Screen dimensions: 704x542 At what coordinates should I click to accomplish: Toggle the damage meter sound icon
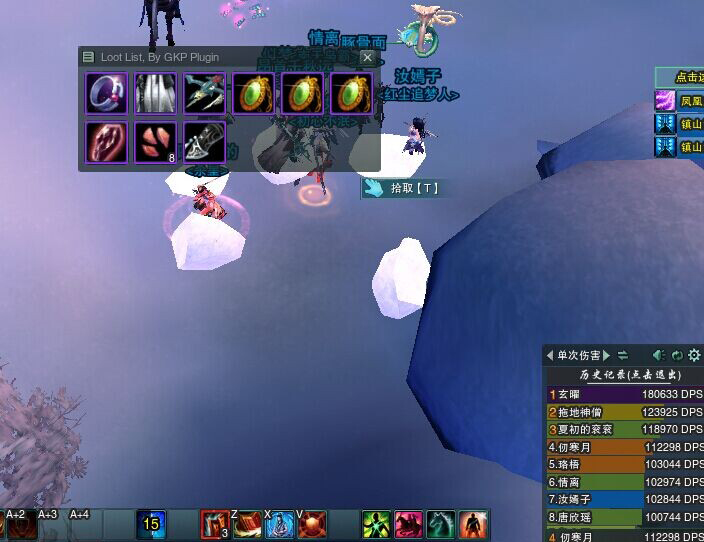tap(659, 355)
